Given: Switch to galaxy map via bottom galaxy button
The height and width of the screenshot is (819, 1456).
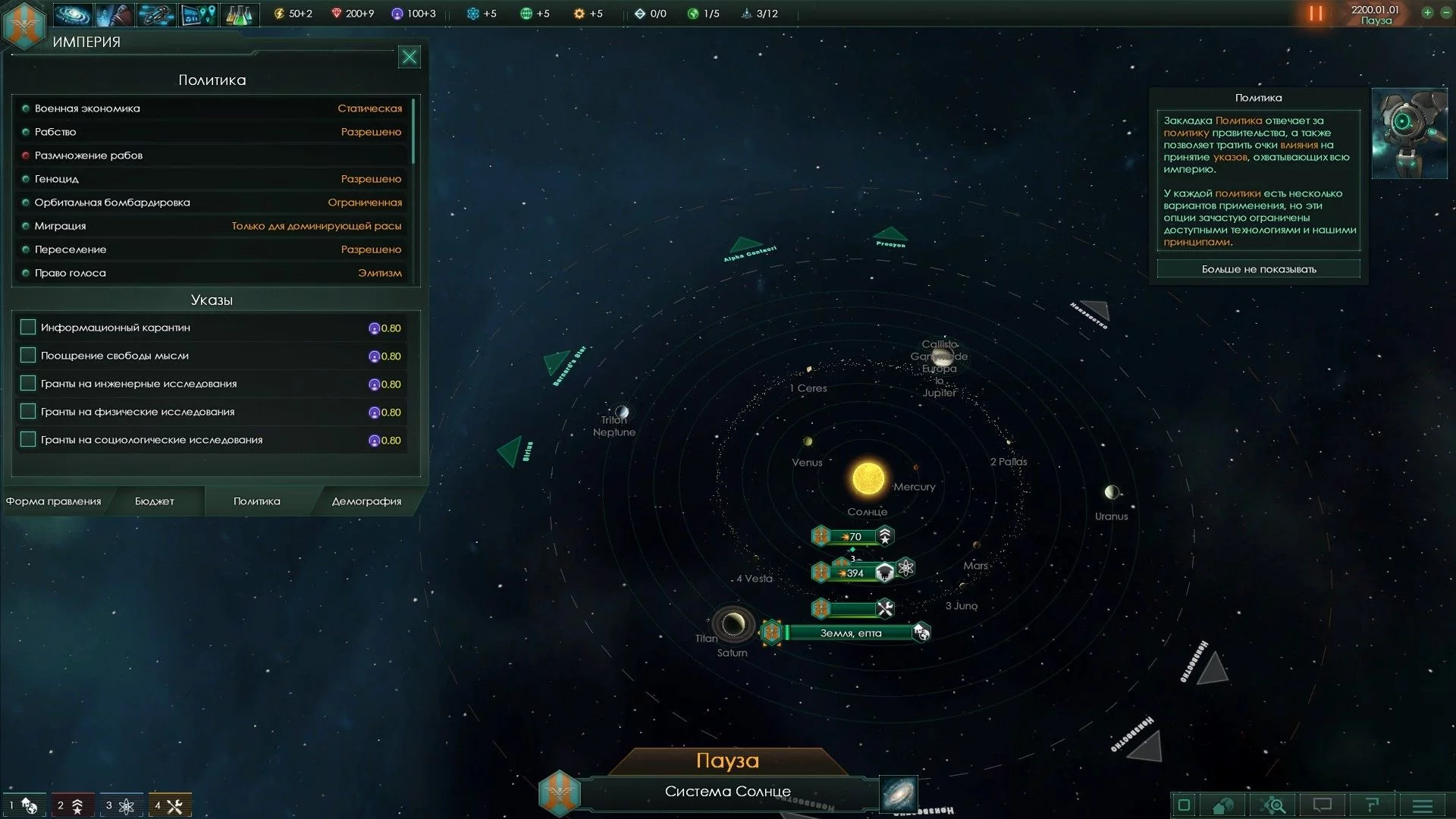Looking at the screenshot, I should (x=899, y=794).
